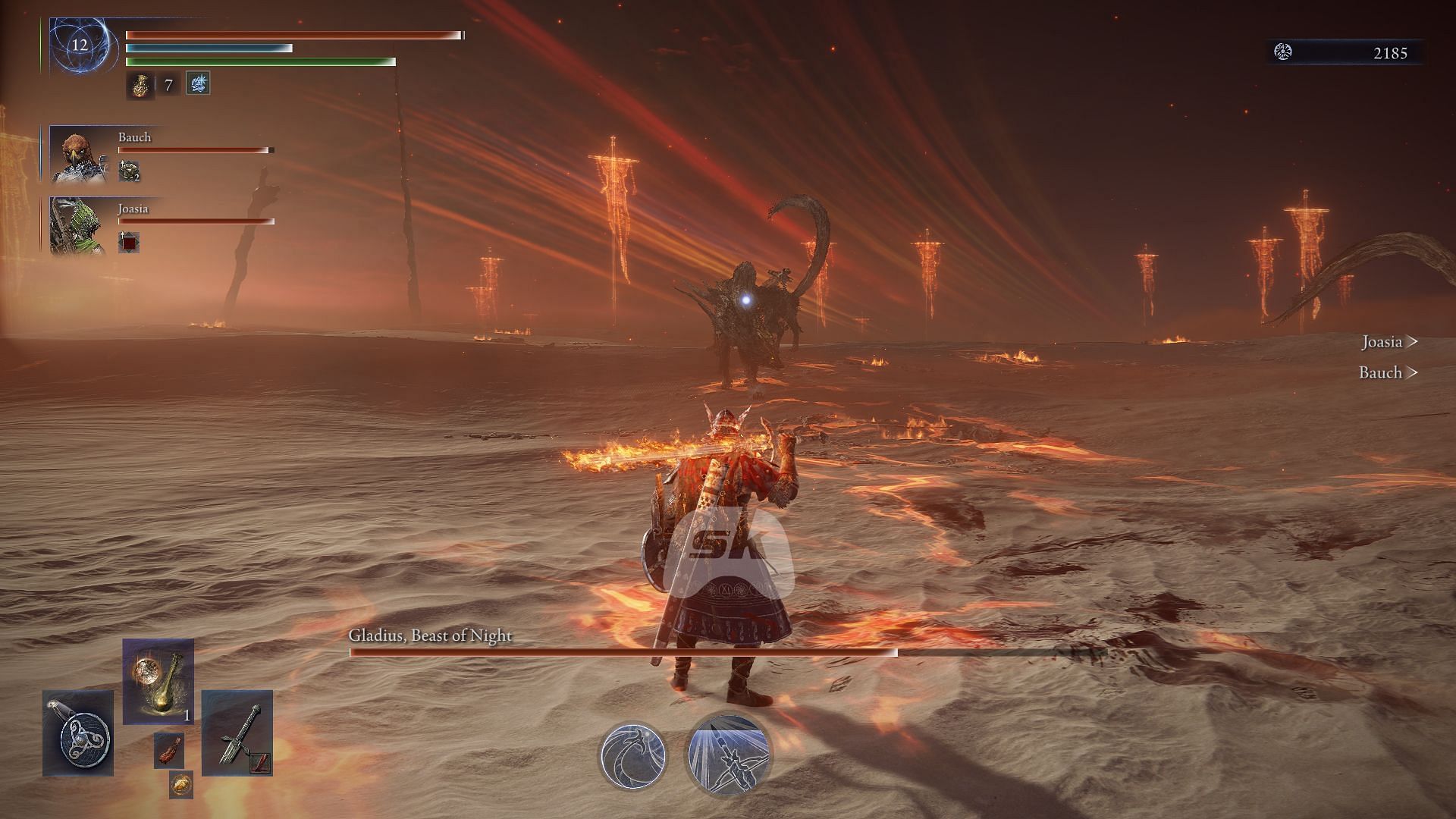Choose the small red dried meat item
1456x819 pixels.
tap(168, 749)
